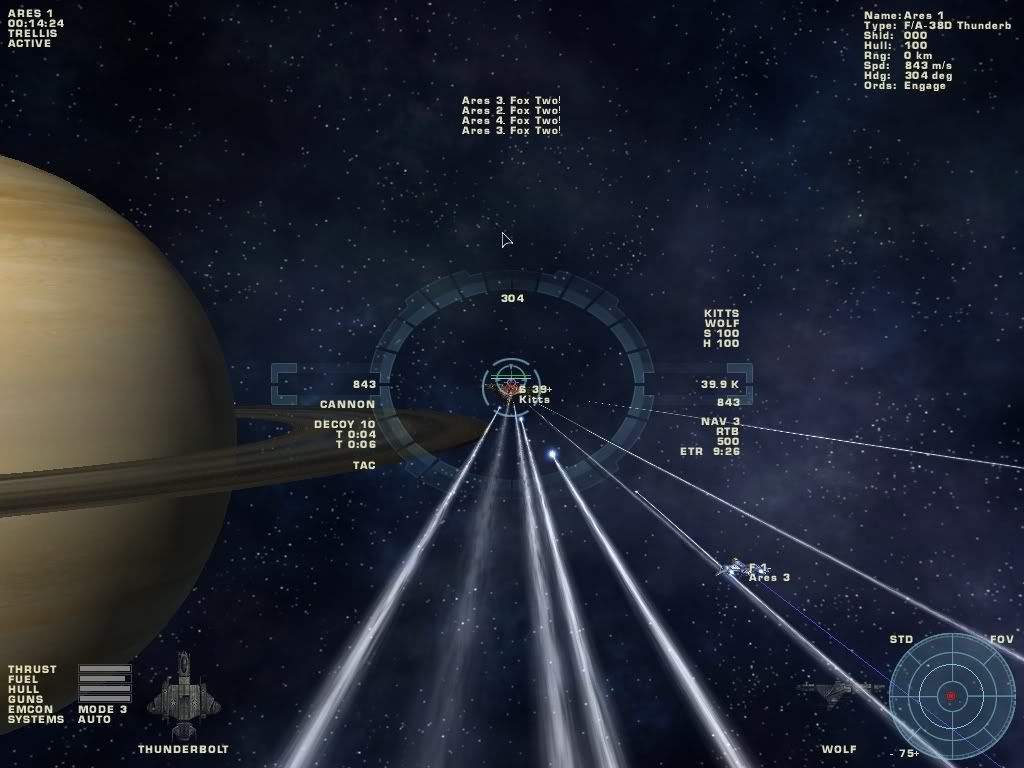Click the Wolf target ship icon

(x=840, y=689)
